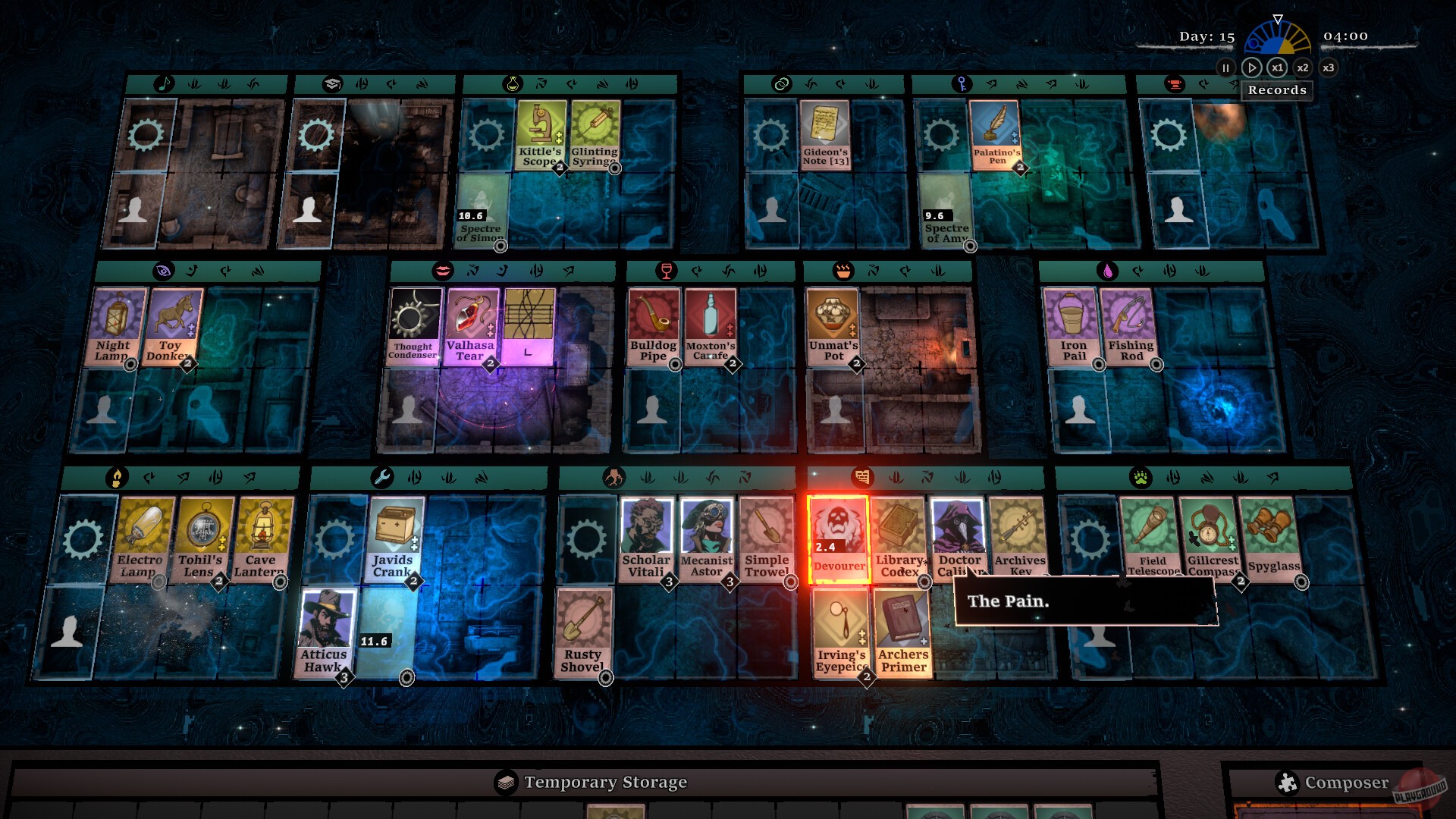Enable x2 game speed
The height and width of the screenshot is (819, 1456).
coord(1304,67)
